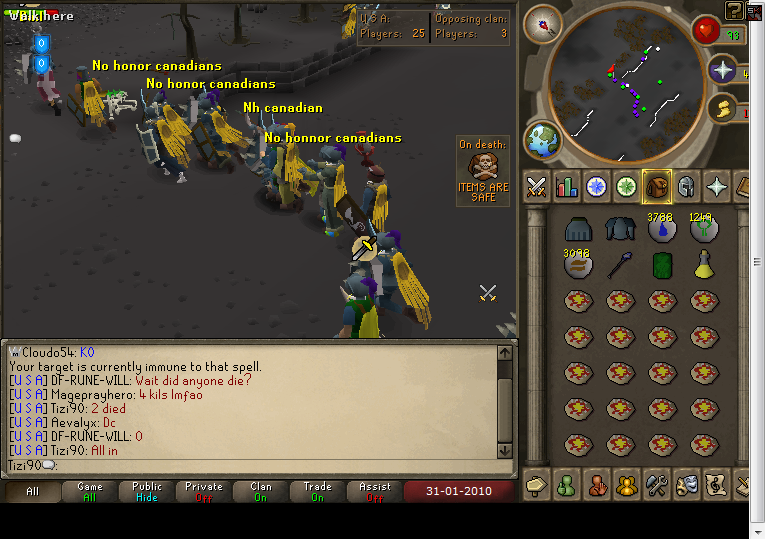This screenshot has width=765, height=539.
Task: Click the yellow potion flask
Action: tap(704, 265)
